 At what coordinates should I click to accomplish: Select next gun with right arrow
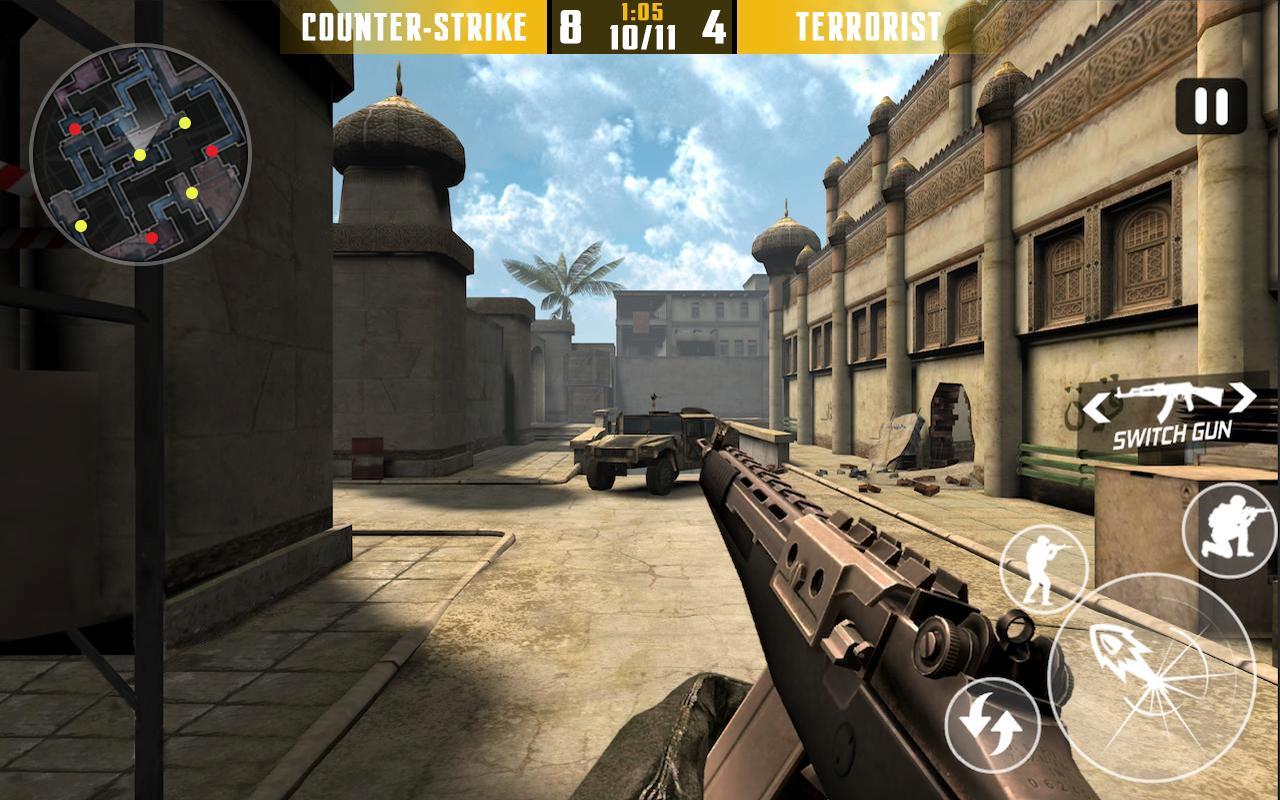tap(1243, 397)
